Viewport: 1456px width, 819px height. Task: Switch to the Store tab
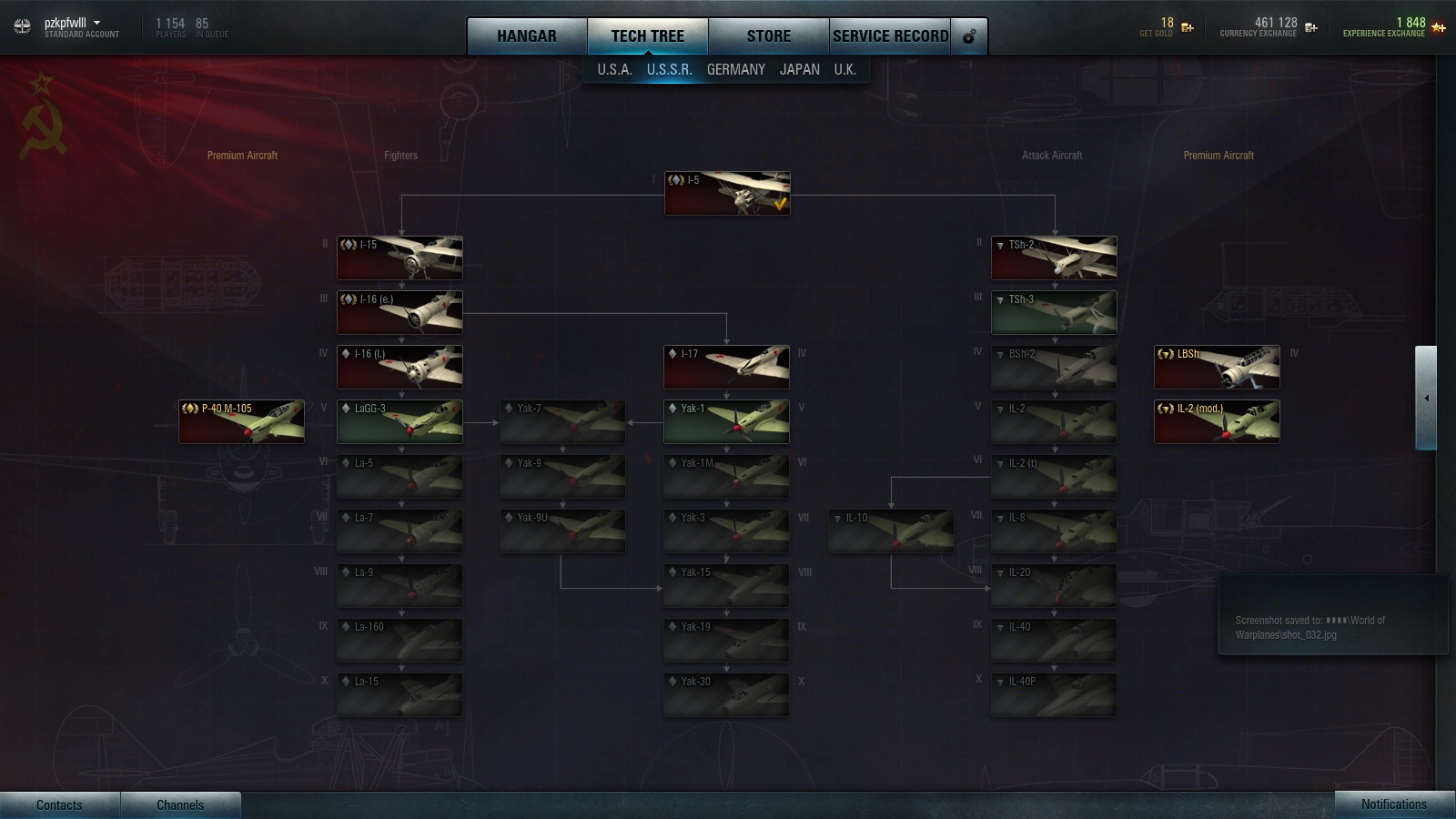tap(768, 36)
